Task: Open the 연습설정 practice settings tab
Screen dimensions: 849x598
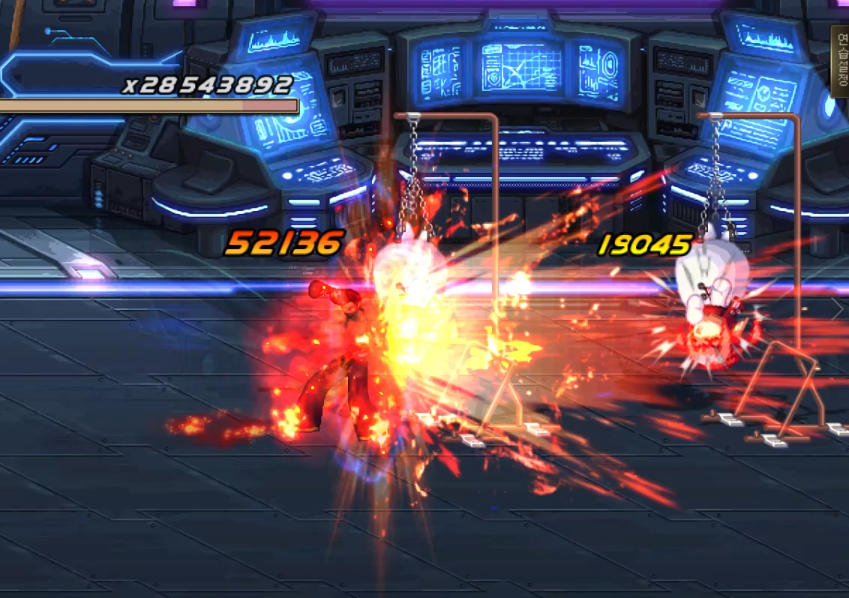Action: pyautogui.click(x=840, y=60)
